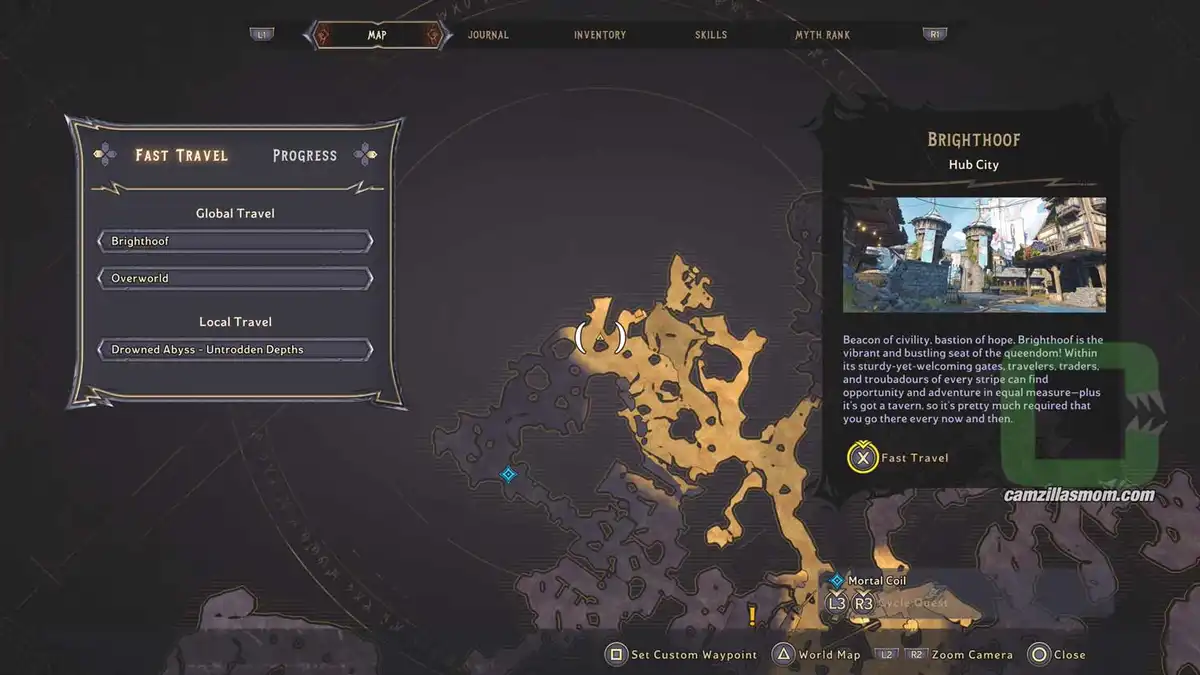Click the Brighthoof hub city preview image
Image resolution: width=1200 pixels, height=675 pixels.
(973, 254)
